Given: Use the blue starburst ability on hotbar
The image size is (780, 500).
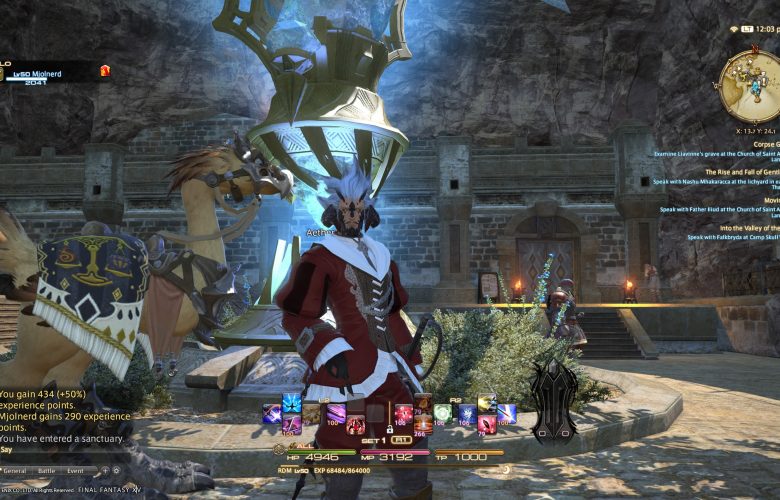Looking at the screenshot, I should (292, 404).
